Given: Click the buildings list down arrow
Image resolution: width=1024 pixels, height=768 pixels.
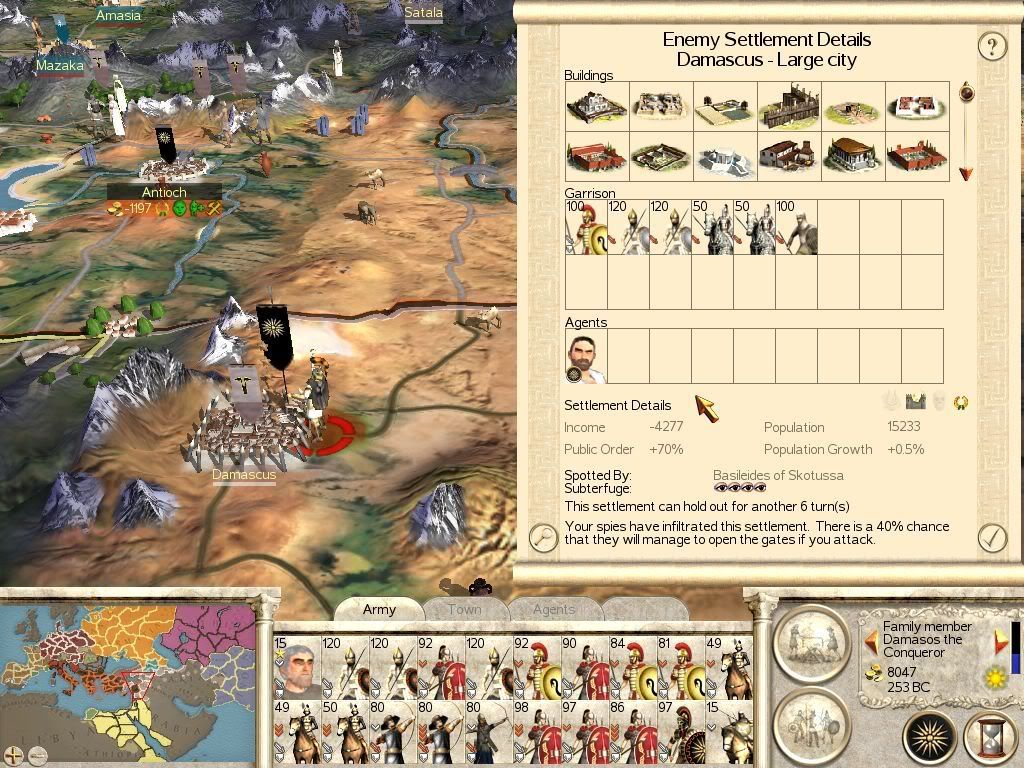Looking at the screenshot, I should click(x=966, y=174).
